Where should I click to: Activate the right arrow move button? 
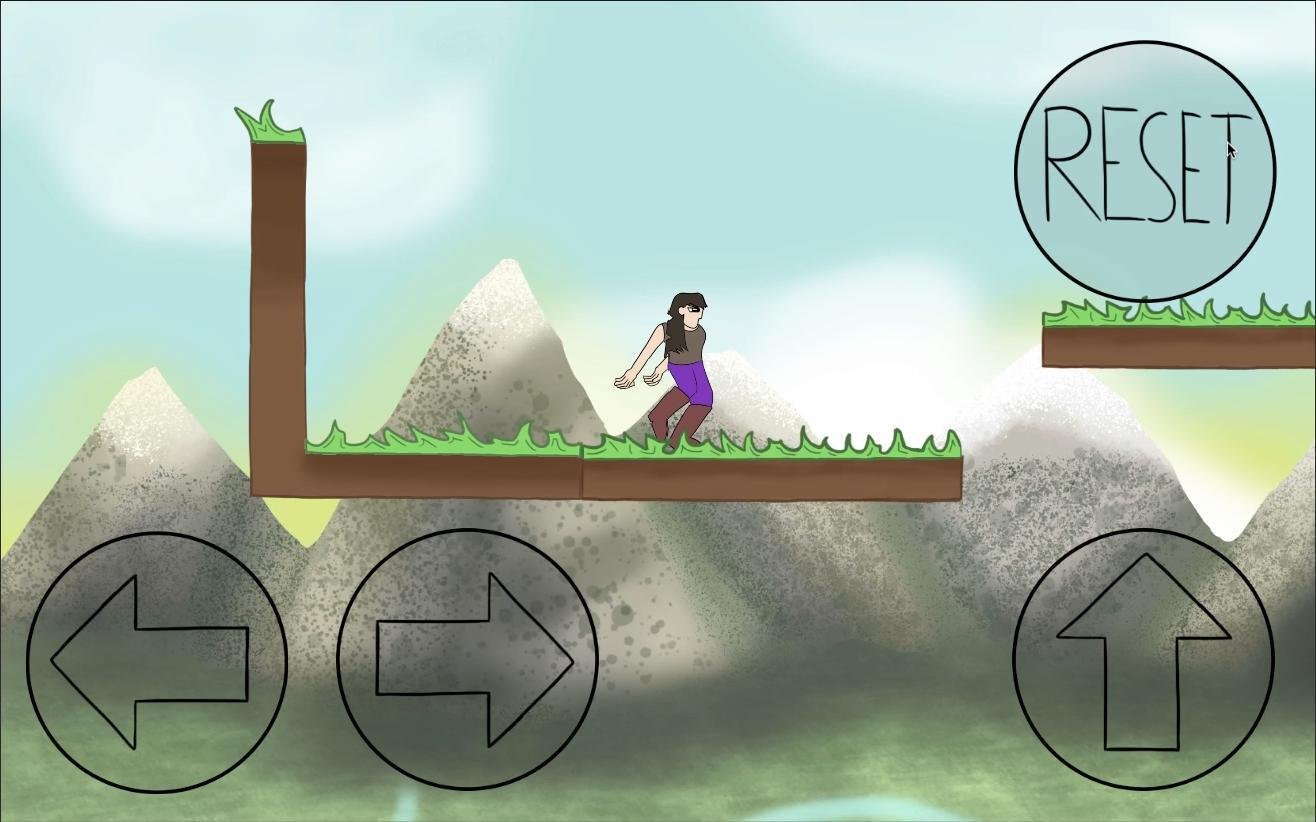click(x=468, y=660)
